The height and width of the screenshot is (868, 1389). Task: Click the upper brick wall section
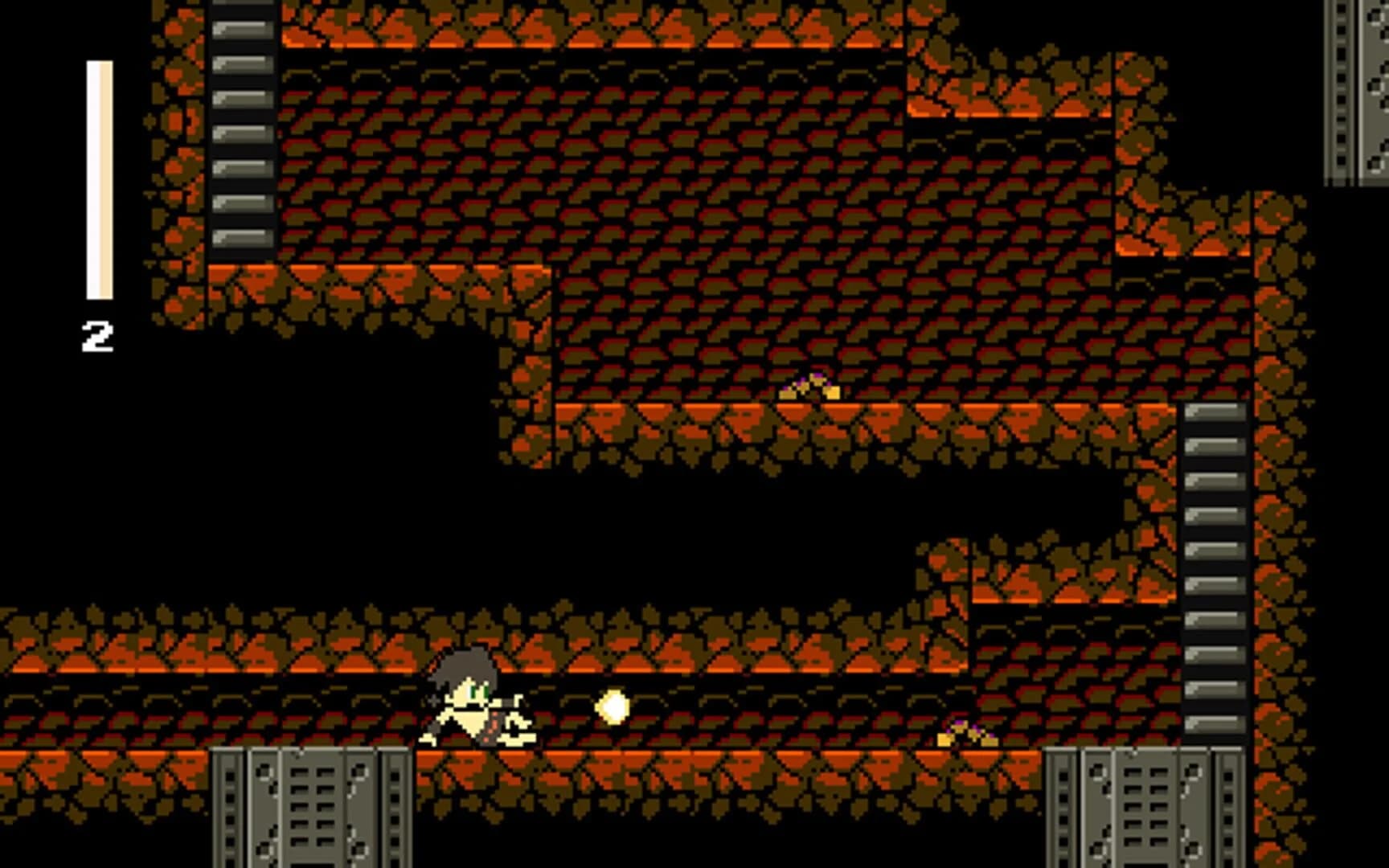point(563,161)
